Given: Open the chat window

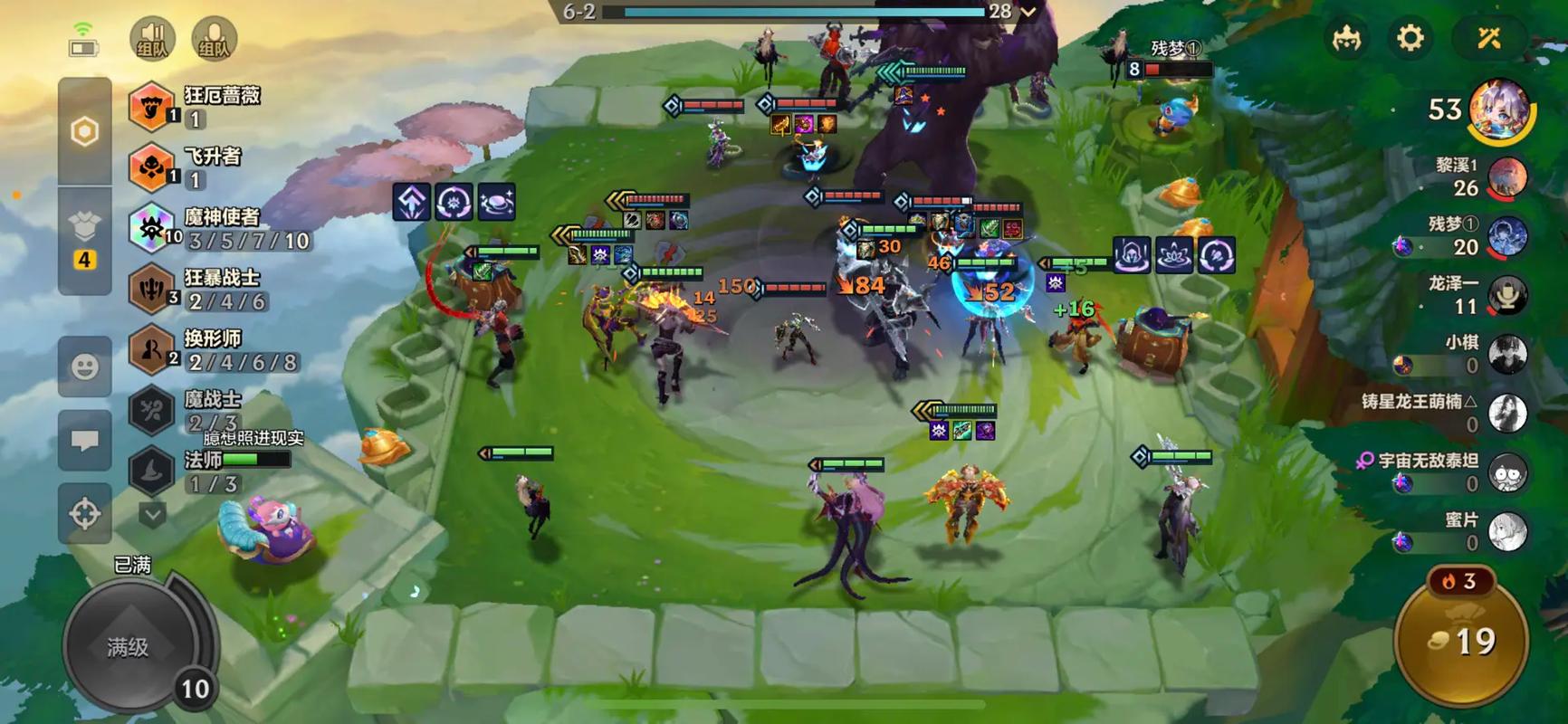Looking at the screenshot, I should coord(84,441).
